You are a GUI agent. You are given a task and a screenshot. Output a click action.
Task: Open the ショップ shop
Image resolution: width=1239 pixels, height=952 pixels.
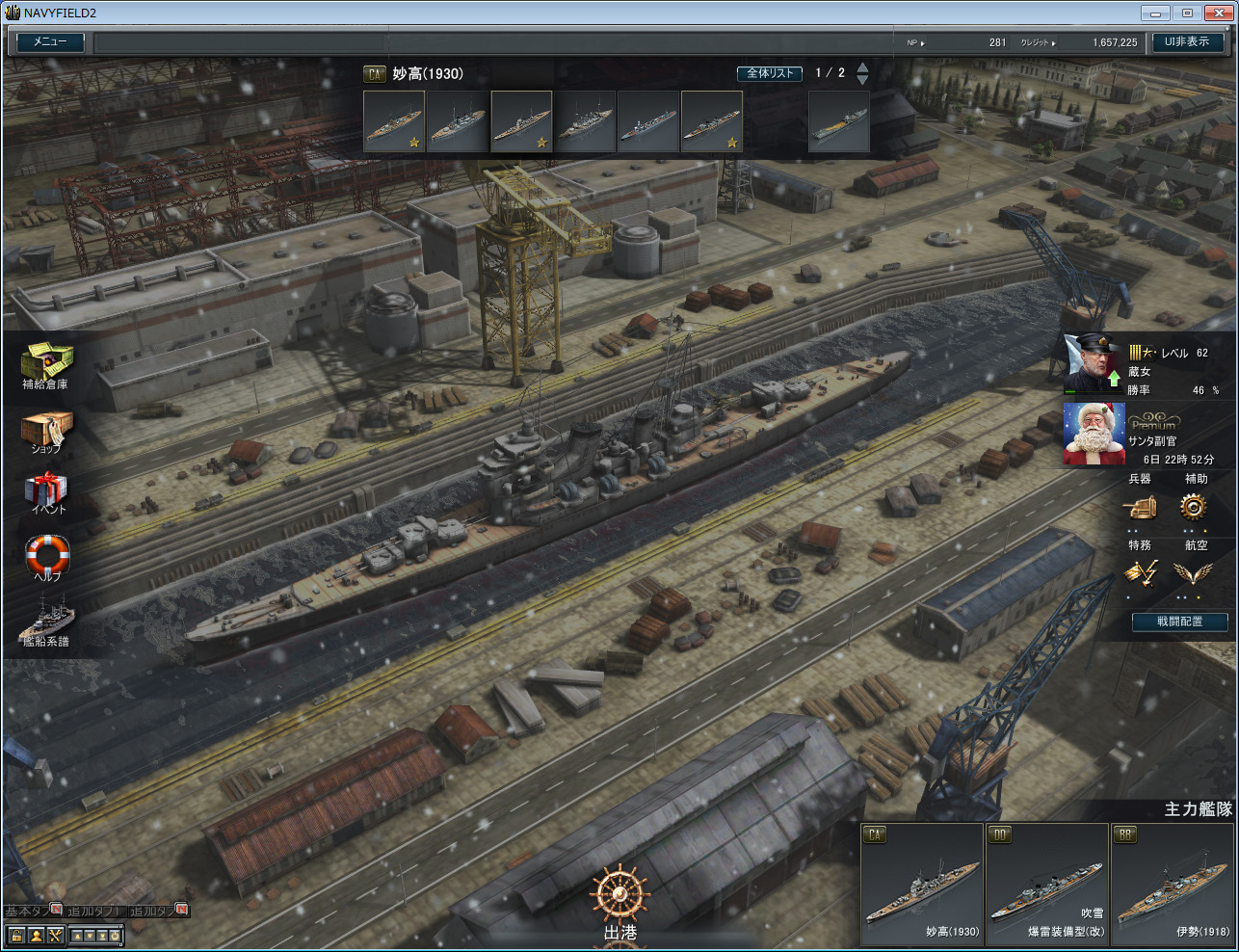tap(45, 431)
